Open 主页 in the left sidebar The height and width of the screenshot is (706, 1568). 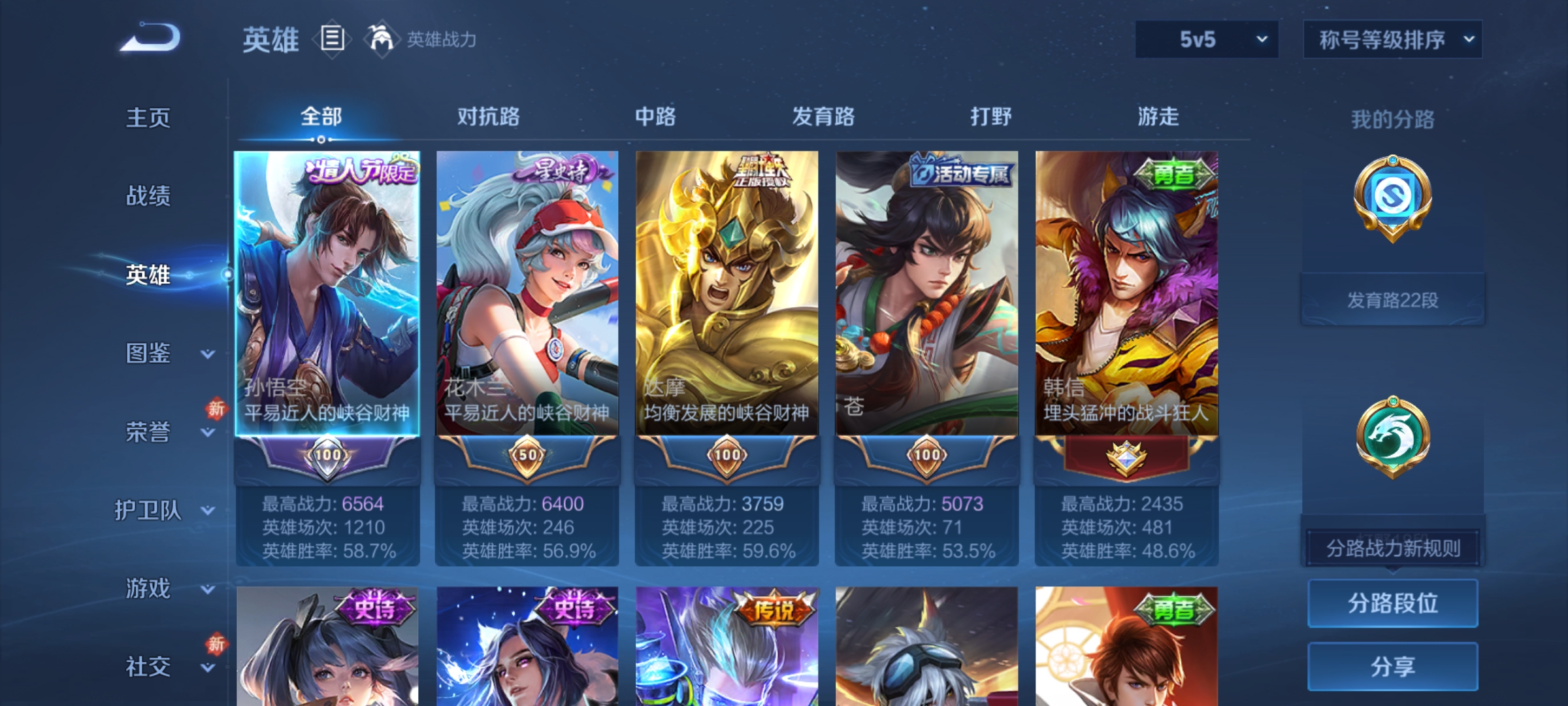[147, 119]
